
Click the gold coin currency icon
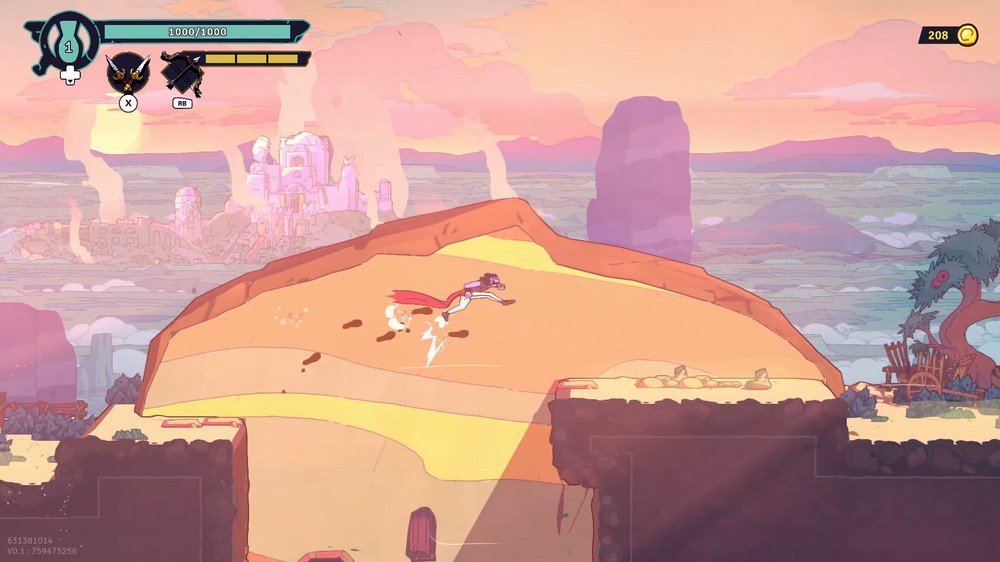pyautogui.click(x=967, y=36)
